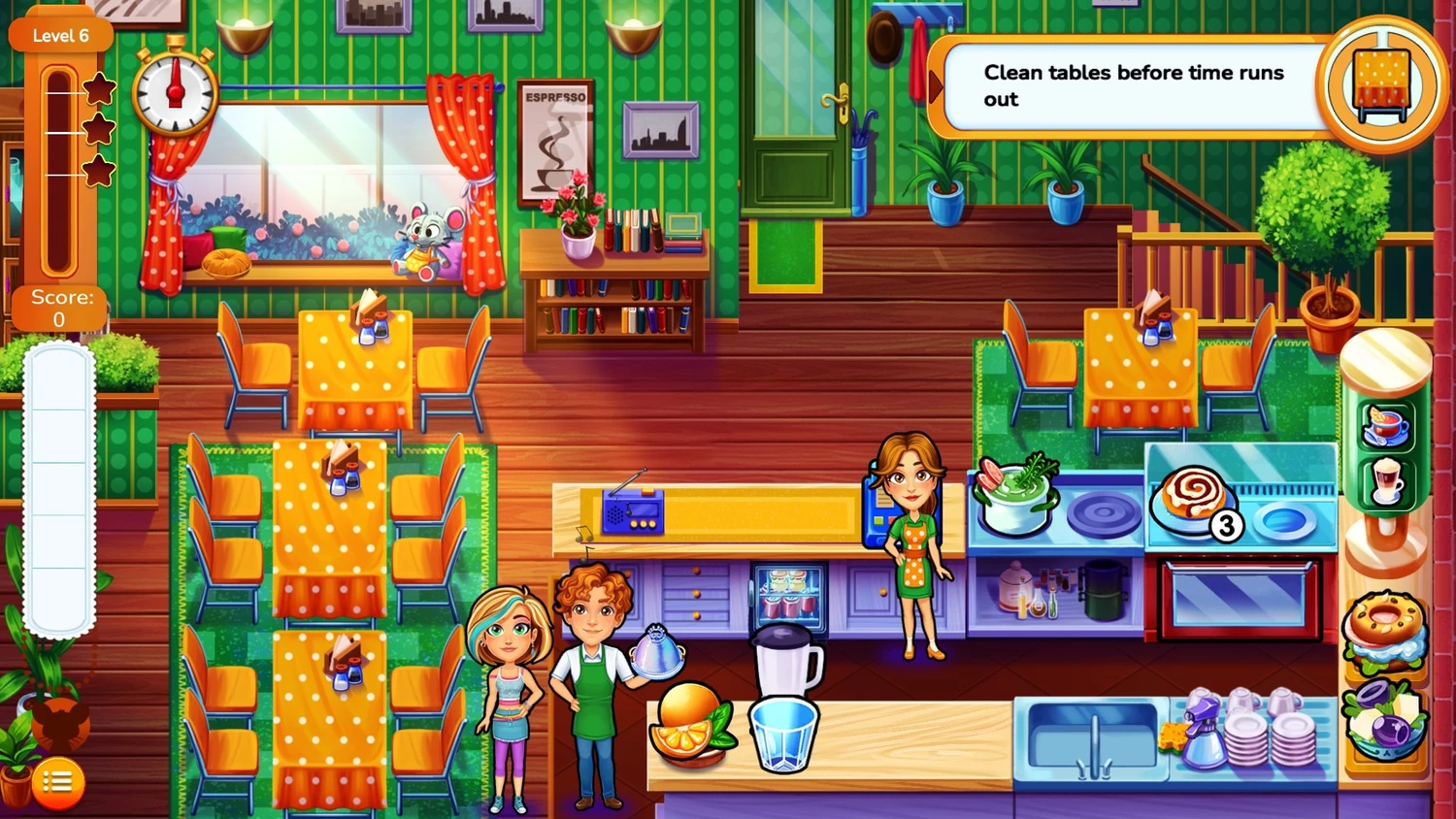The image size is (1456, 819).
Task: Pick up the cinnamon roll
Action: pos(1193,500)
